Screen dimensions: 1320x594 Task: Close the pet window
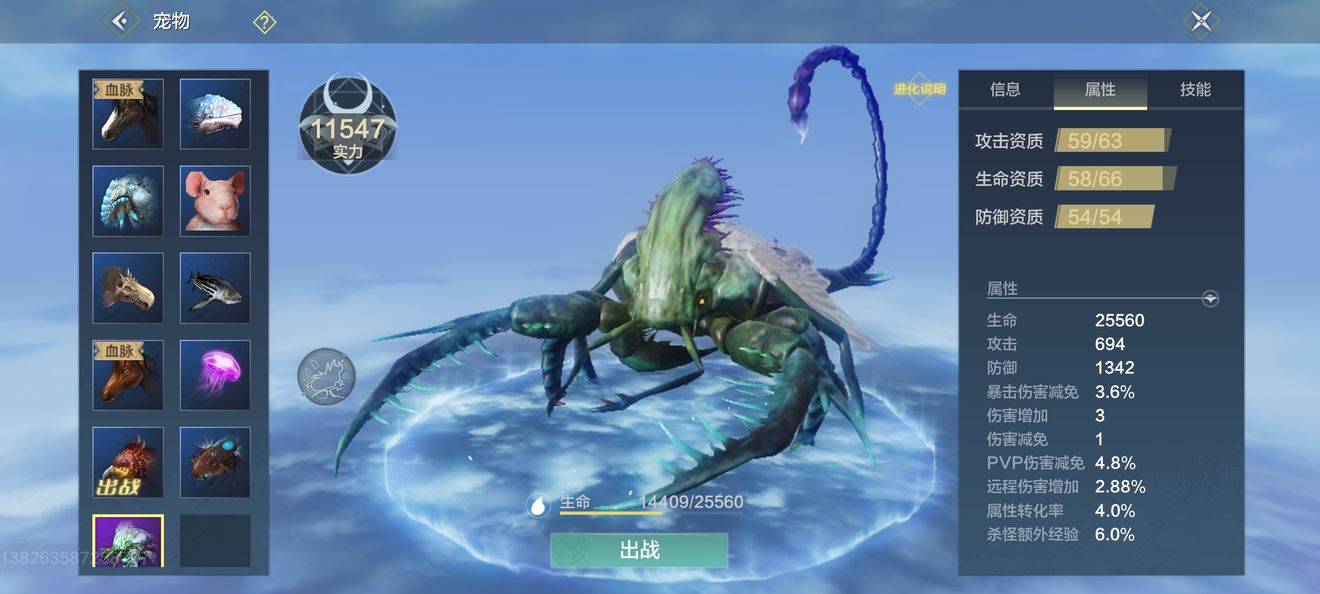click(1200, 21)
